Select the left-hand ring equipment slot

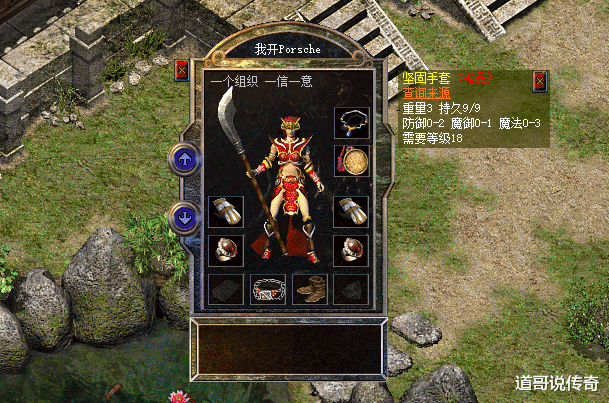(x=225, y=250)
